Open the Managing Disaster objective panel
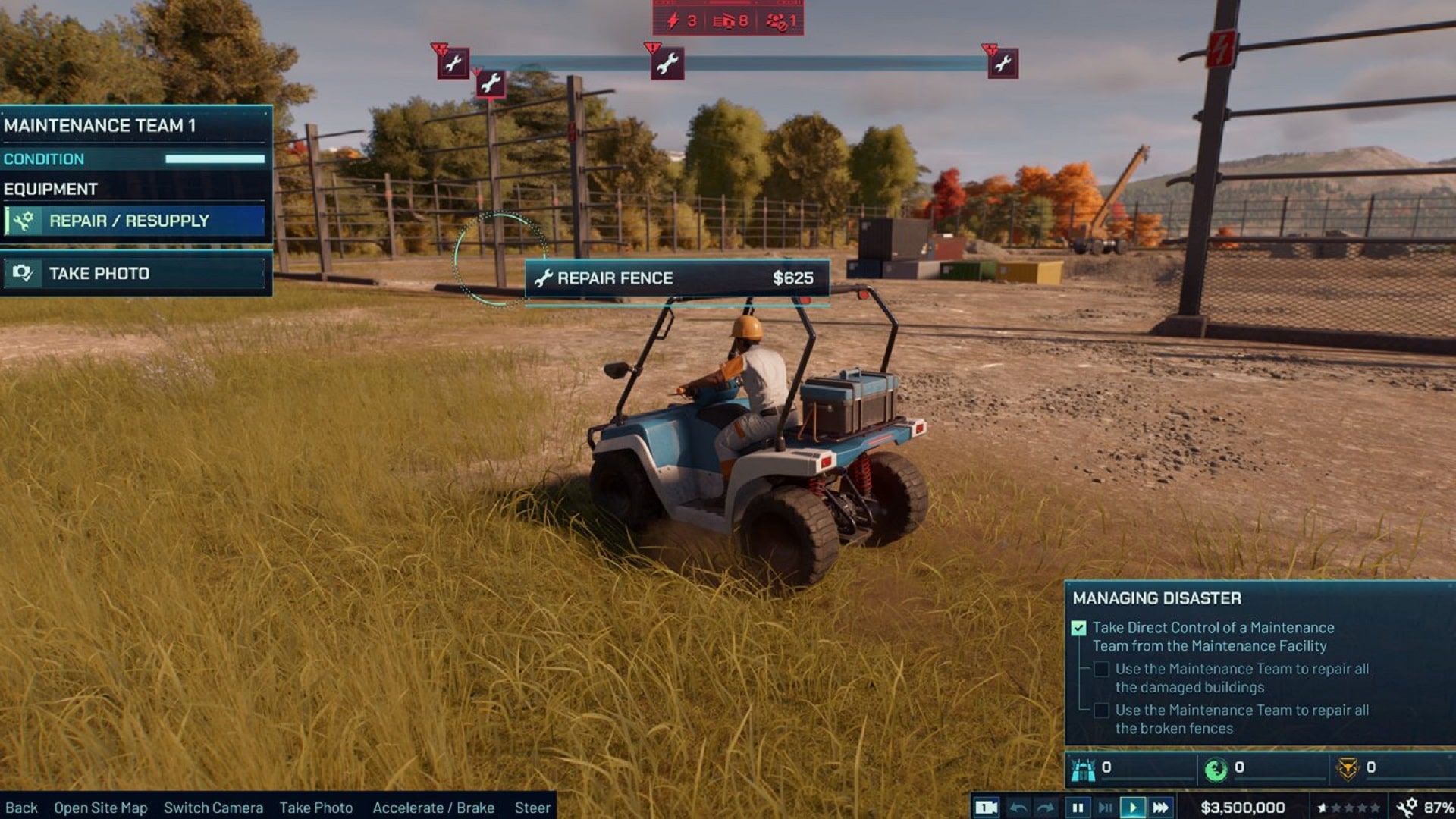1456x819 pixels. (x=1156, y=598)
